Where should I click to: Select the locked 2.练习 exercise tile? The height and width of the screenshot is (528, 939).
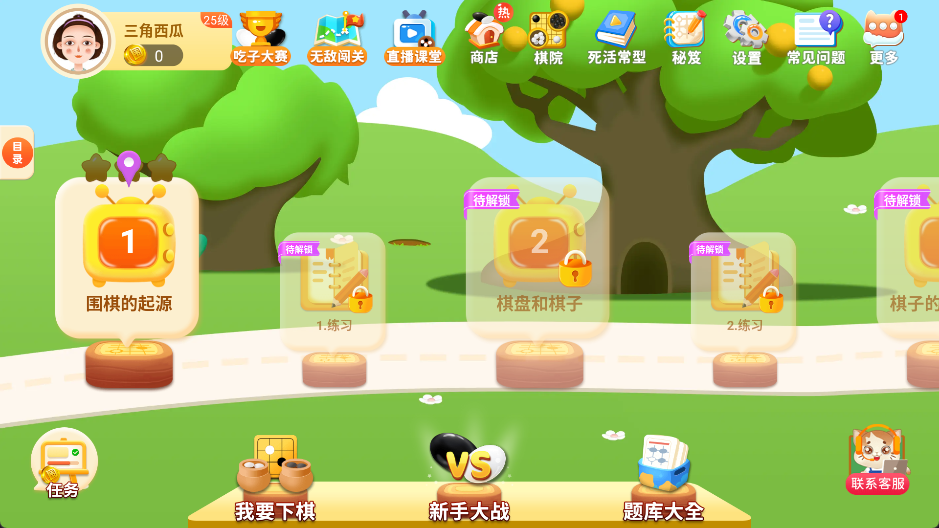744,290
